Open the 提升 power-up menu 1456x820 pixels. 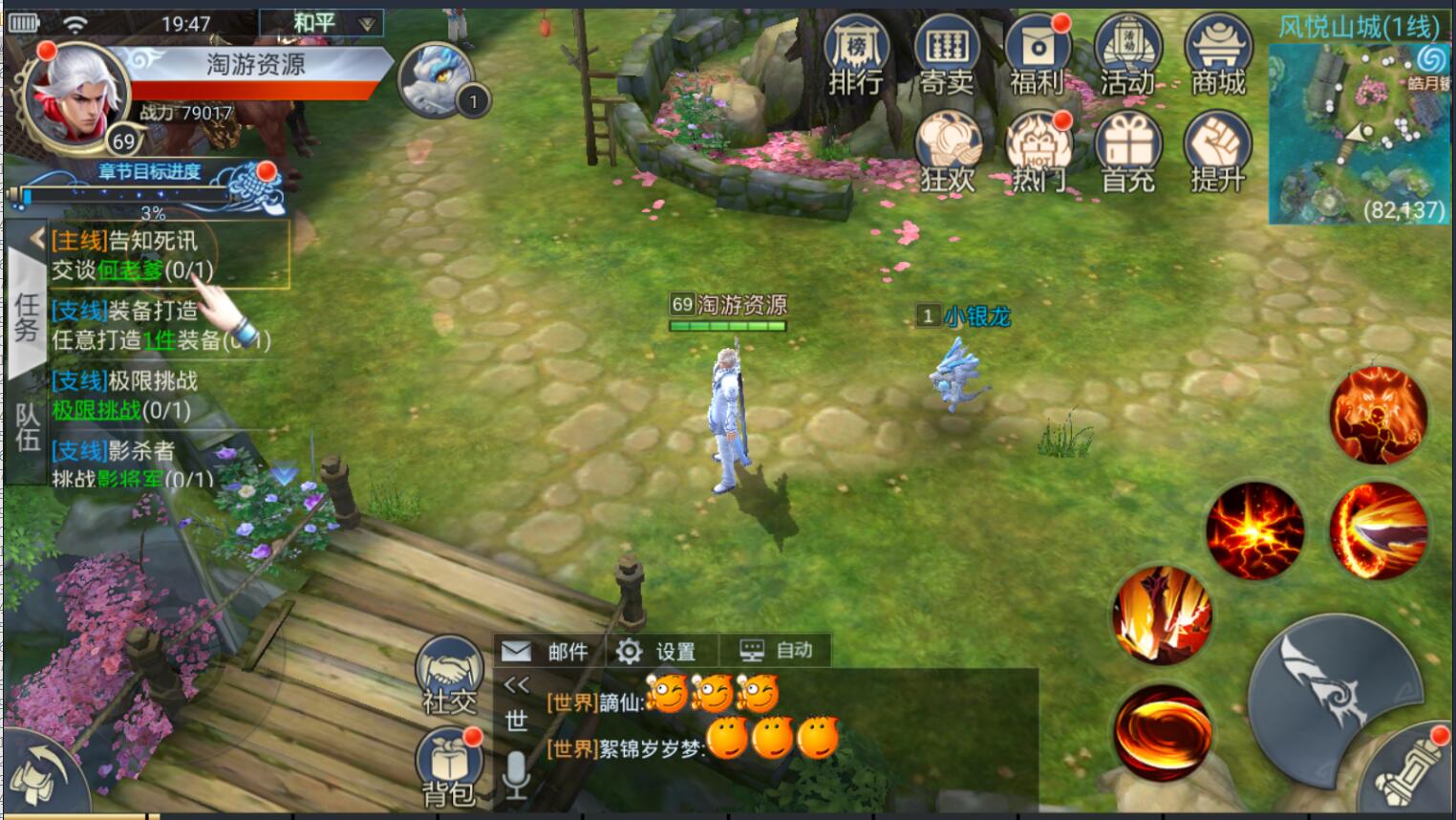[1217, 153]
